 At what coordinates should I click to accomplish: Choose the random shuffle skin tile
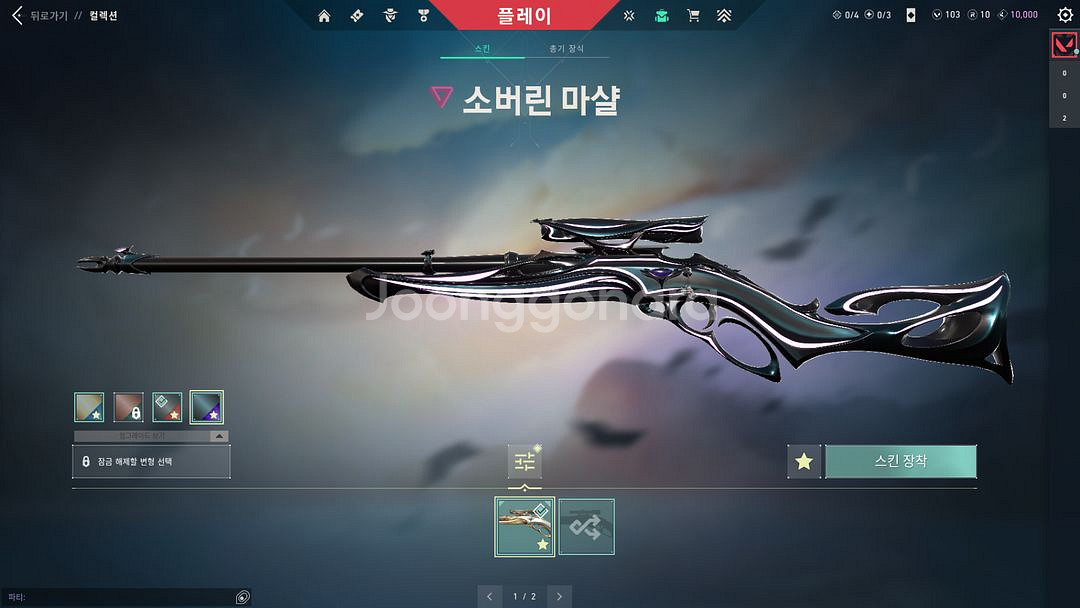[x=586, y=527]
